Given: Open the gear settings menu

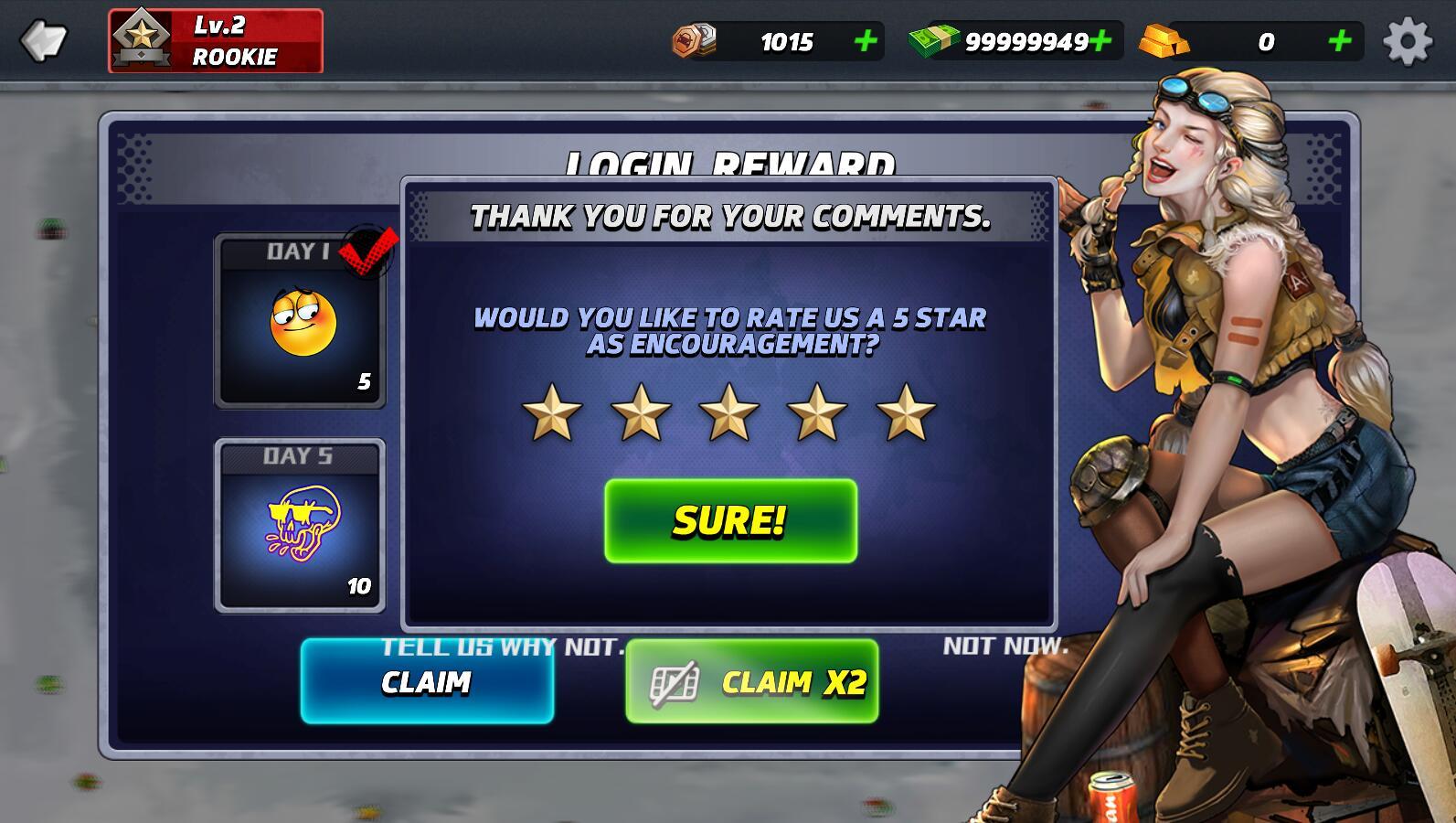Looking at the screenshot, I should tap(1407, 41).
